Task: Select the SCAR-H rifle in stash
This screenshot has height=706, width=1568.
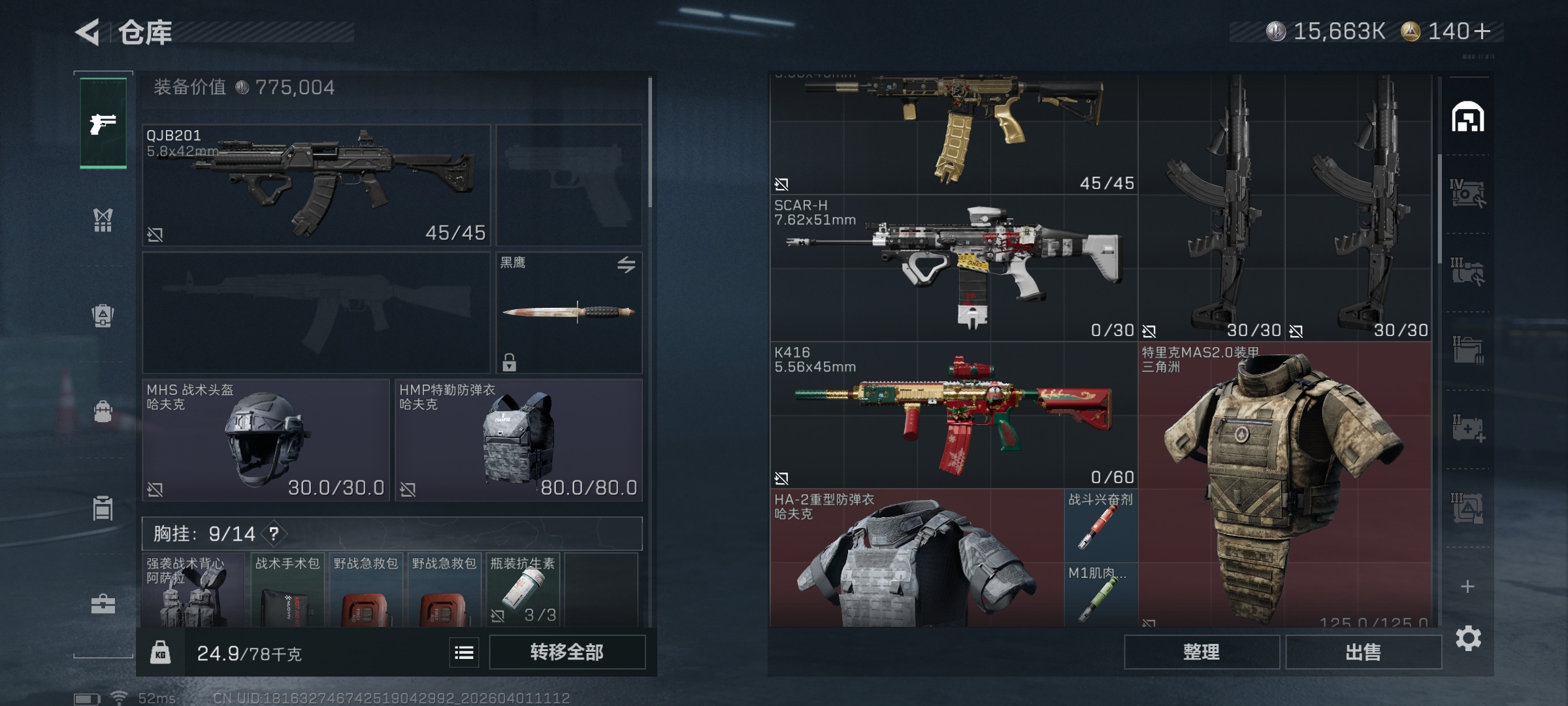Action: pos(954,268)
